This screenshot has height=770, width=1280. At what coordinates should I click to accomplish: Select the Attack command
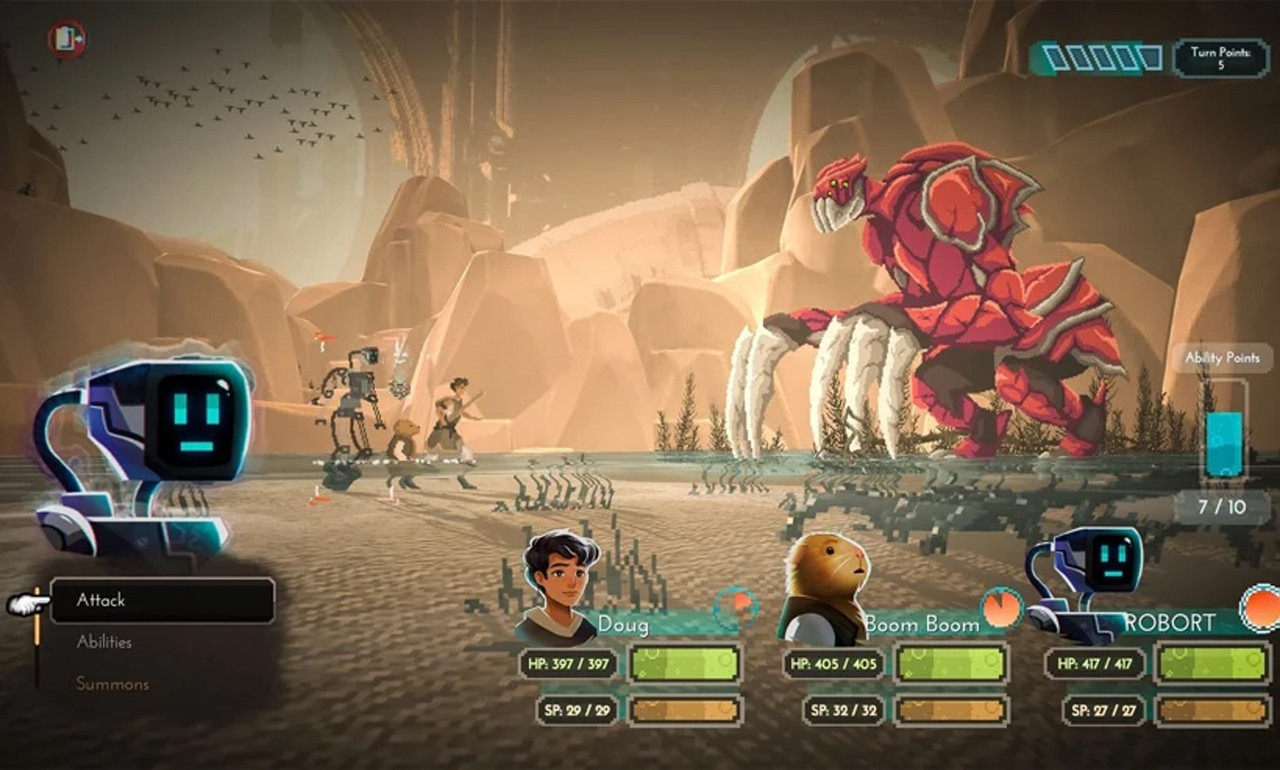click(162, 600)
